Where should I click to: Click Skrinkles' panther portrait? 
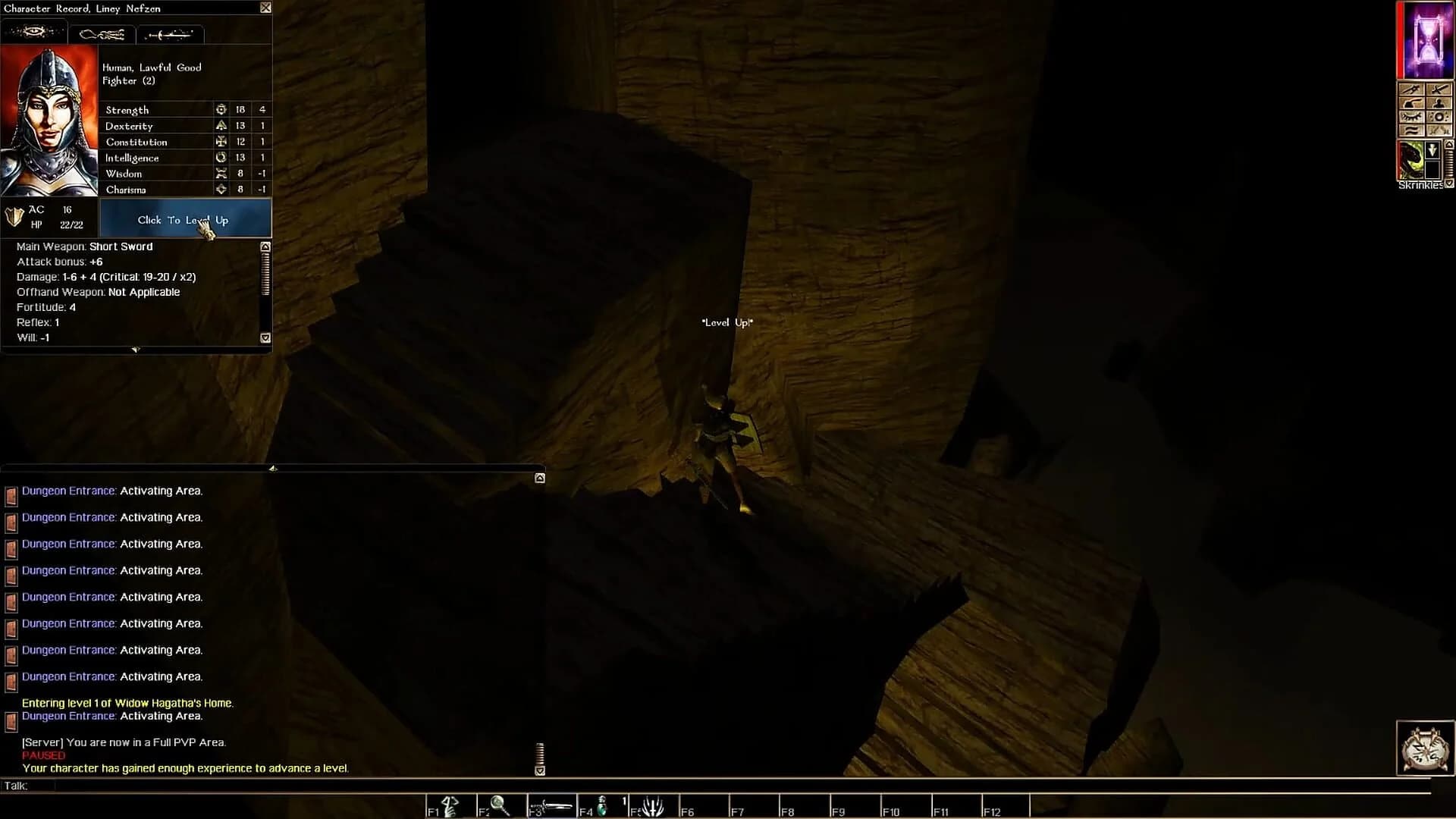pyautogui.click(x=1413, y=159)
